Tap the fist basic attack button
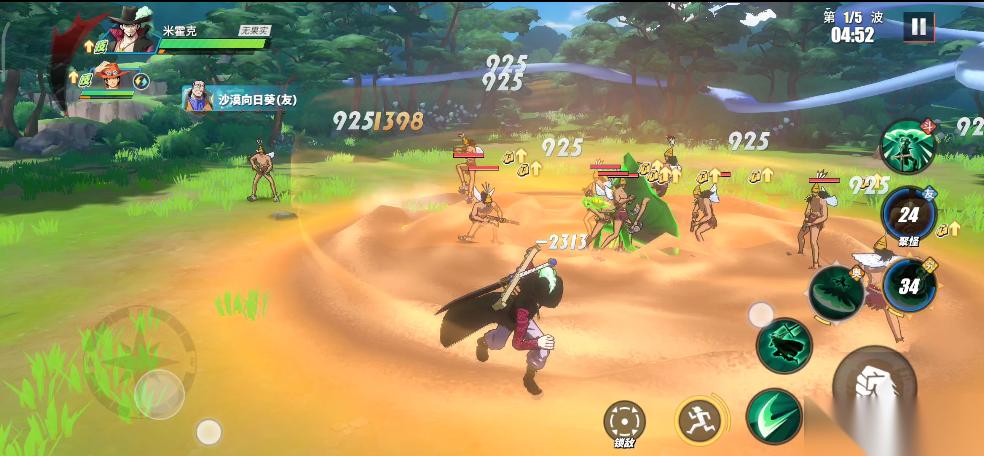The height and width of the screenshot is (456, 984). tap(873, 387)
